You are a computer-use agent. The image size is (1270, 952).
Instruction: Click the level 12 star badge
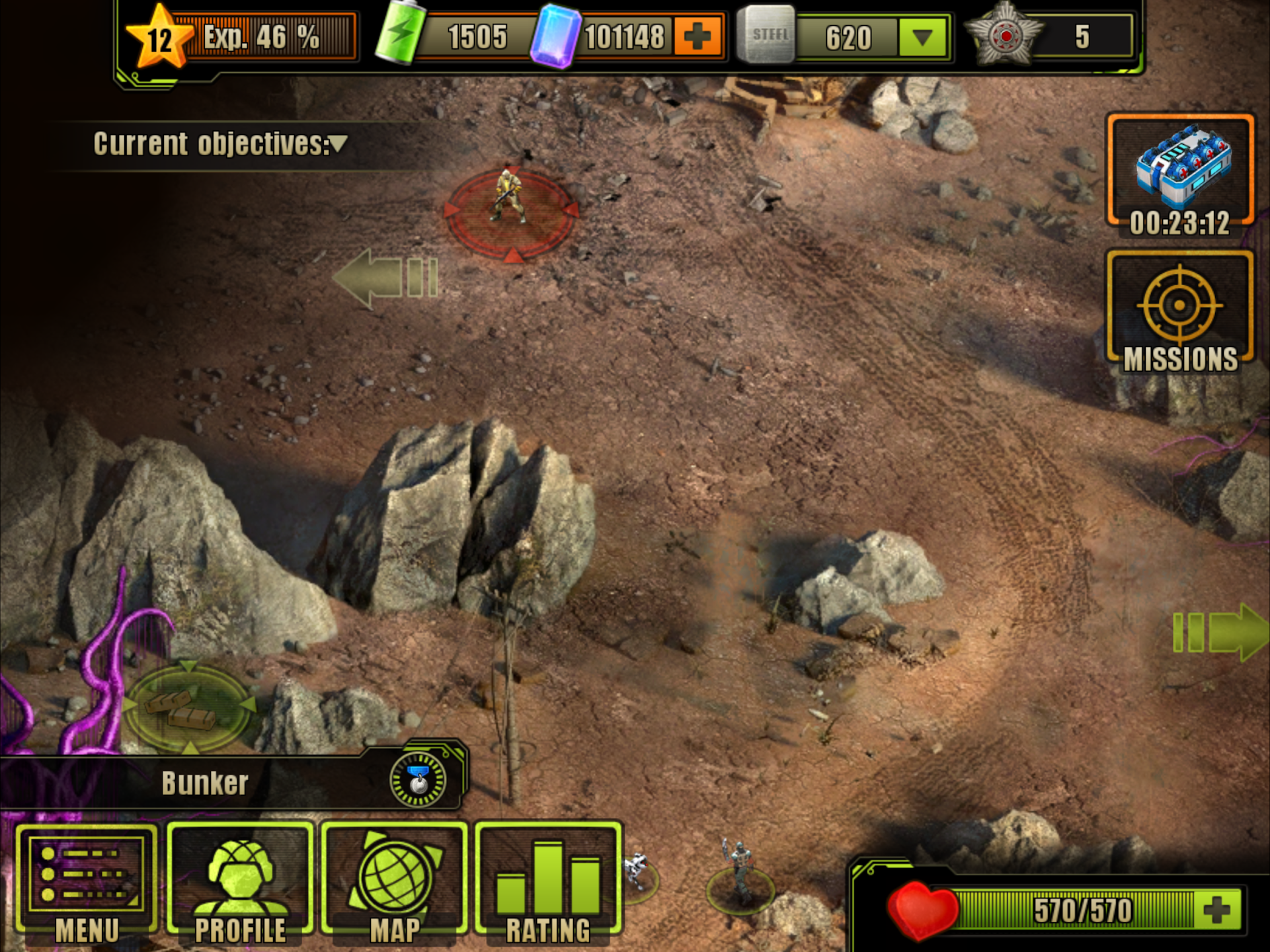coord(161,38)
